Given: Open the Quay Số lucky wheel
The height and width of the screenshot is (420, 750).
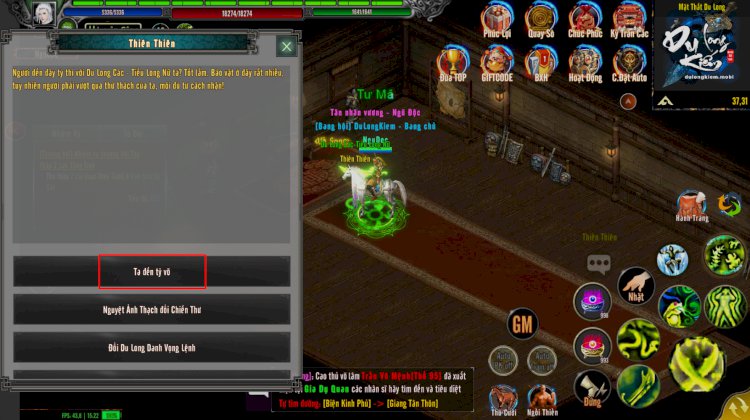Looking at the screenshot, I should 541,19.
